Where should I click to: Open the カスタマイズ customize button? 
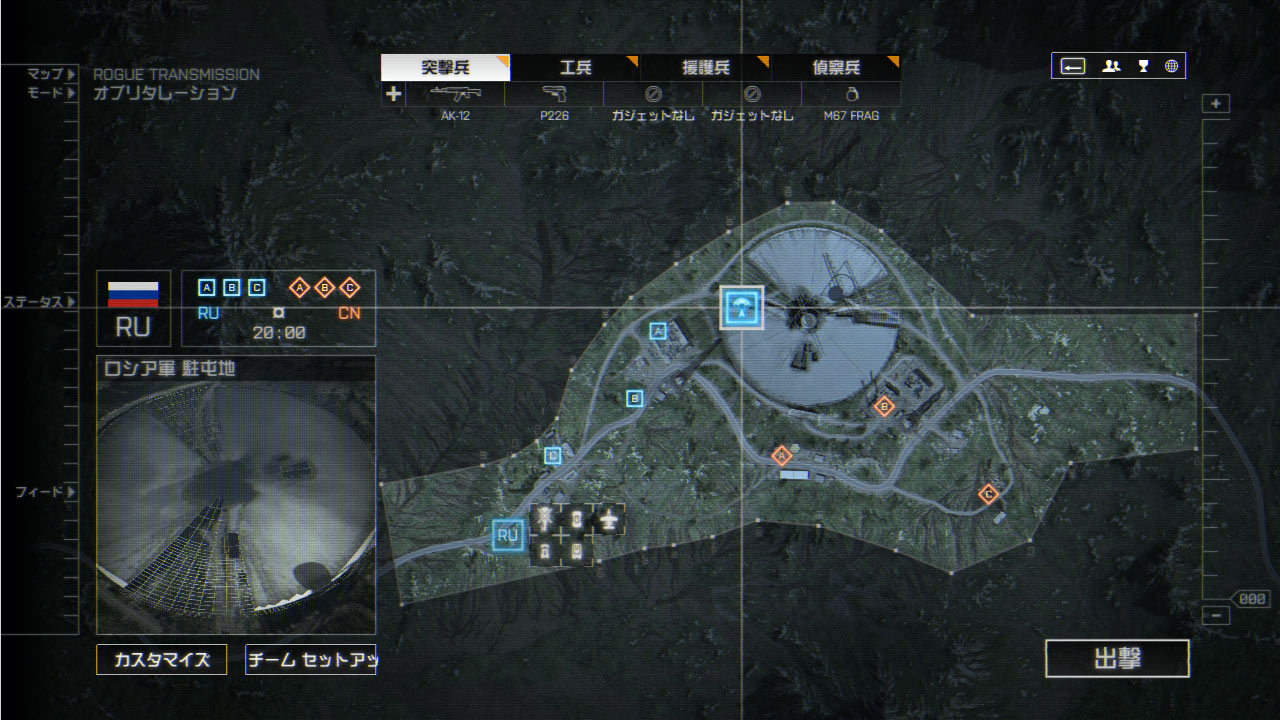point(161,660)
